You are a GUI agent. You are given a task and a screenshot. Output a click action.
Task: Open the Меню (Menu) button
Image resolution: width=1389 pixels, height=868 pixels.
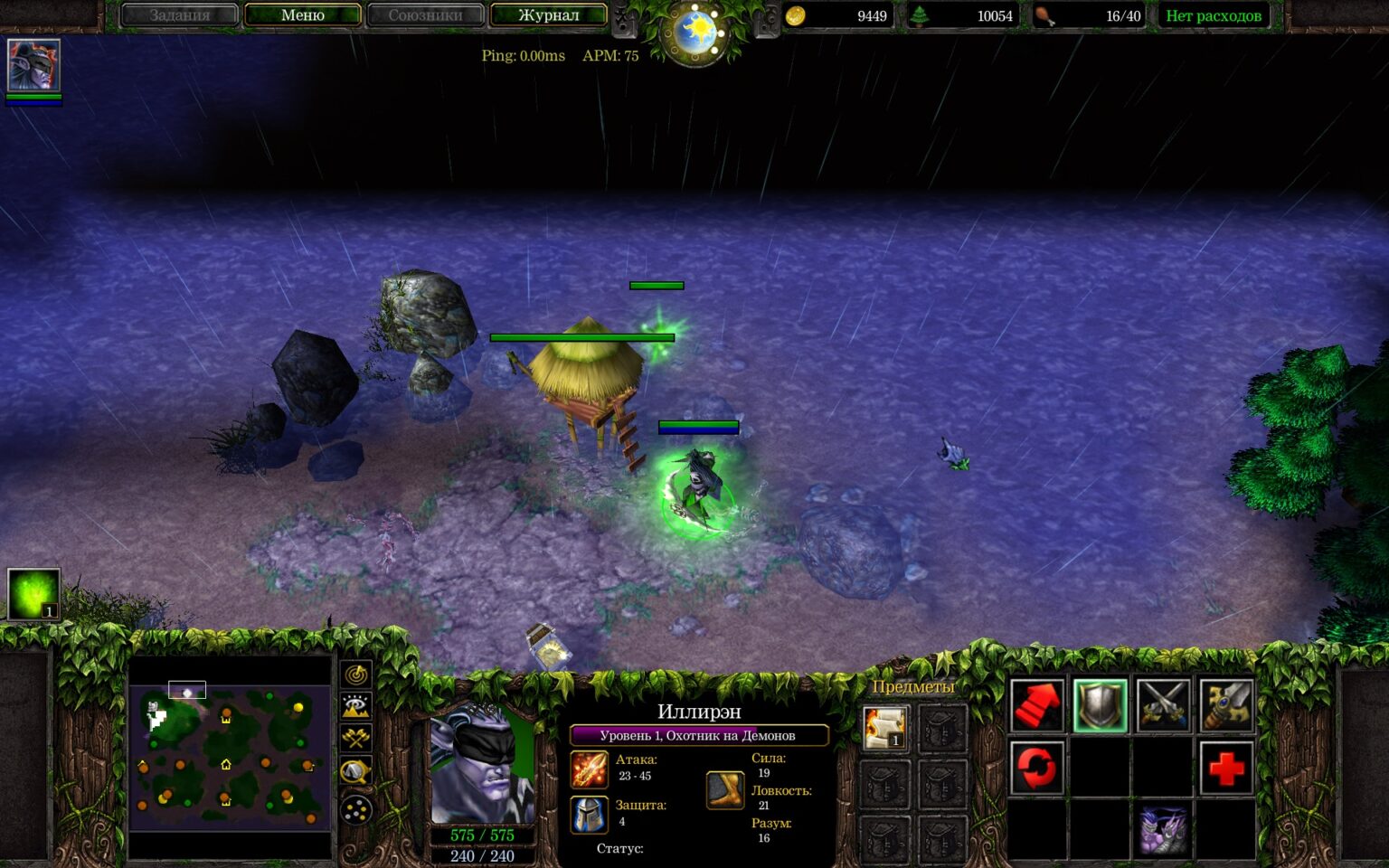302,15
